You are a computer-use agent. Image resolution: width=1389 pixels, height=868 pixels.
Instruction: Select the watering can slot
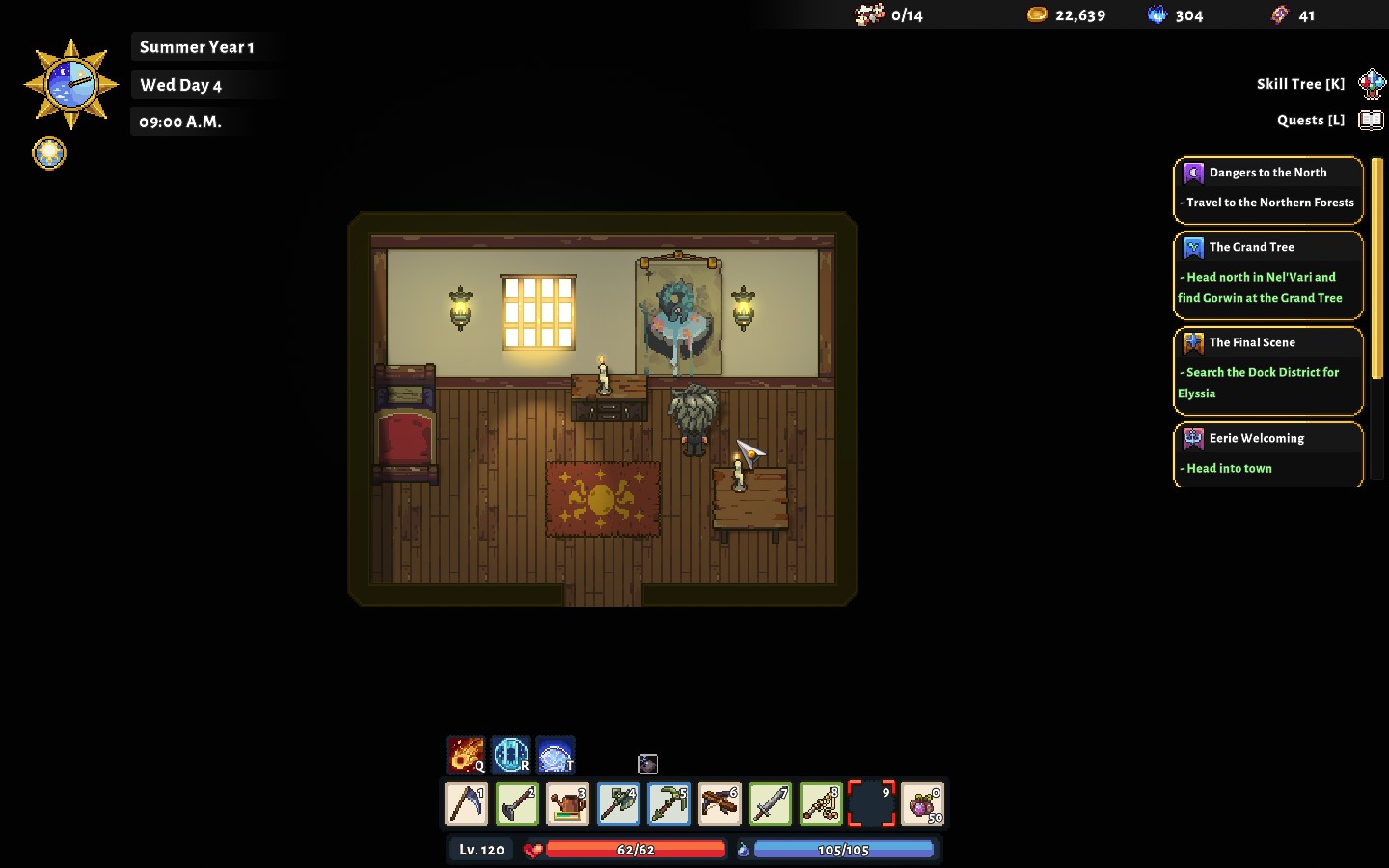click(x=568, y=803)
